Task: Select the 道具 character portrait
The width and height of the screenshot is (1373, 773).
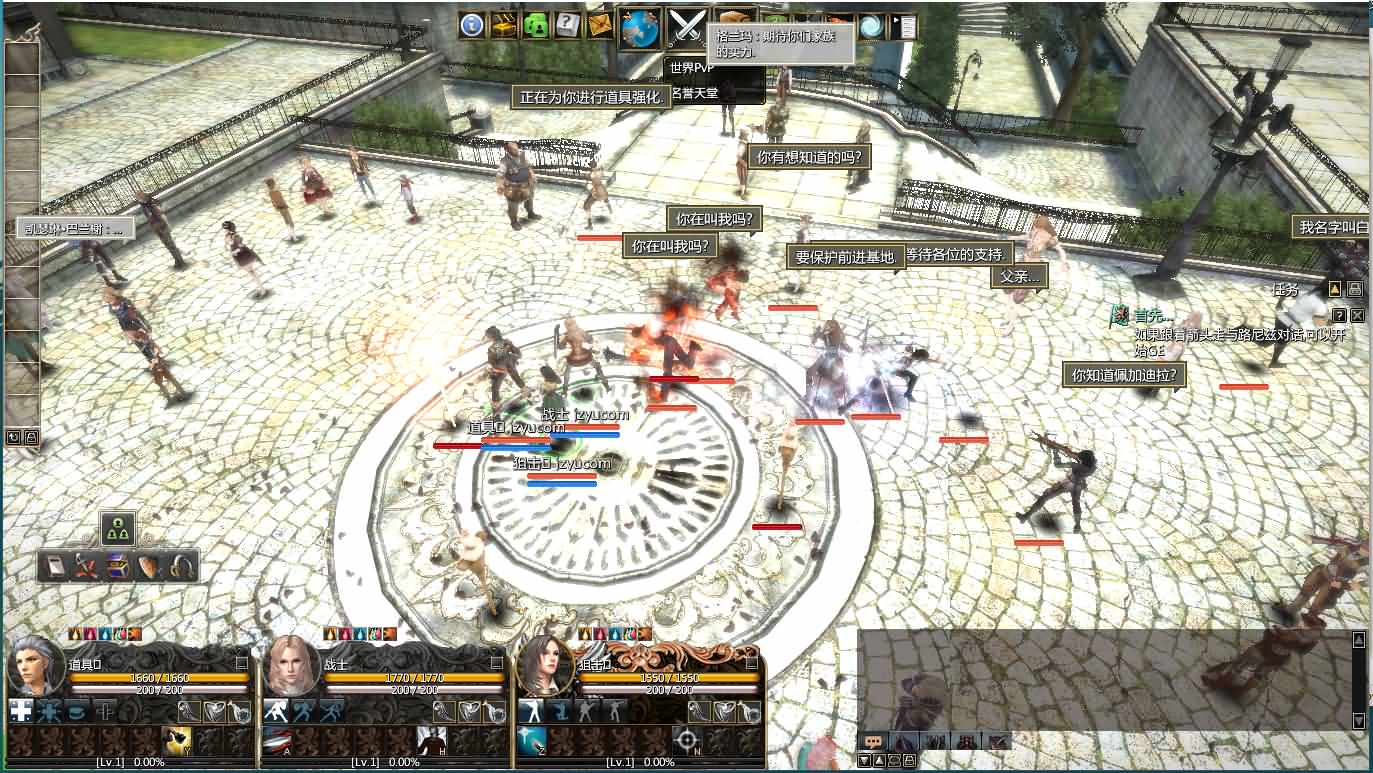Action: coord(36,666)
